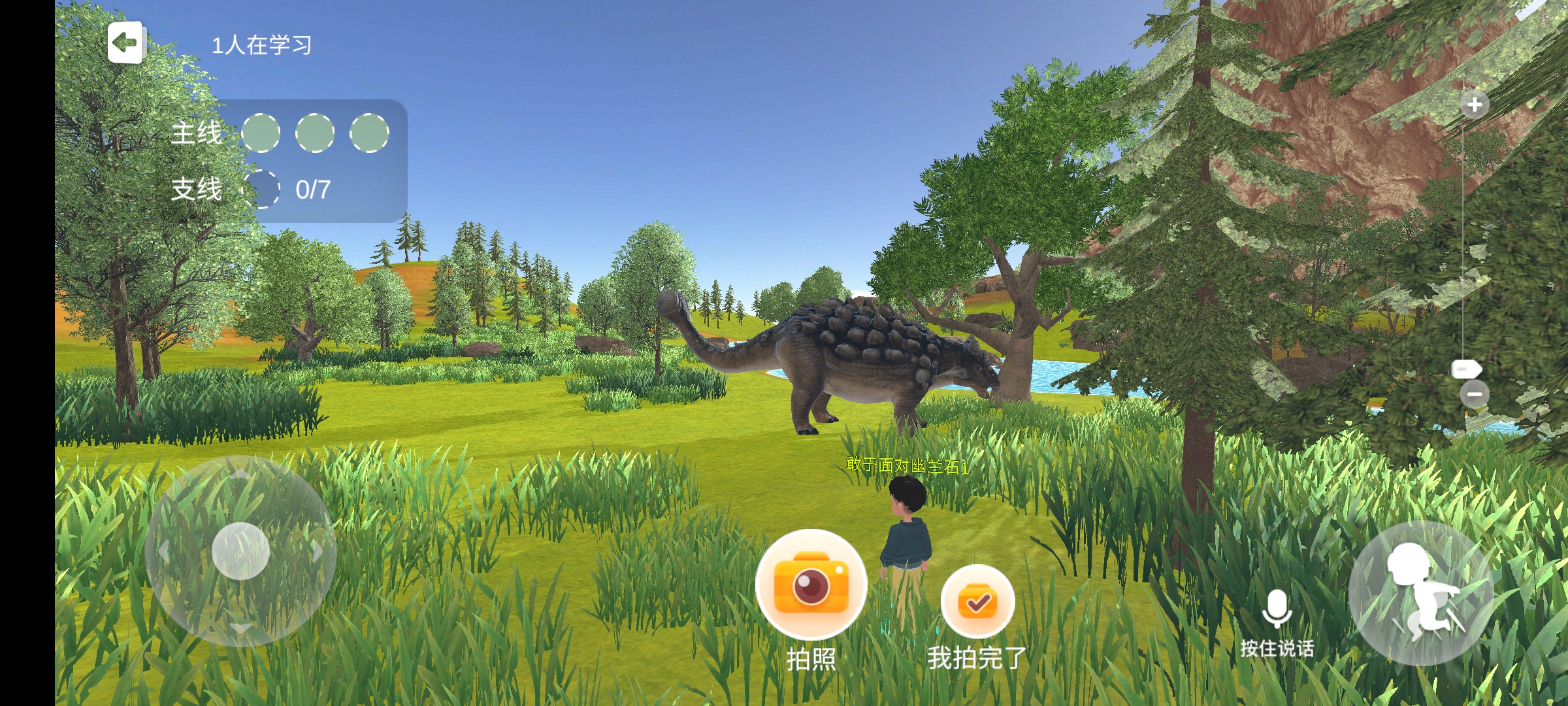Screen dimensions: 1568x706
Task: Zoom out with the minus button
Action: (x=1475, y=395)
